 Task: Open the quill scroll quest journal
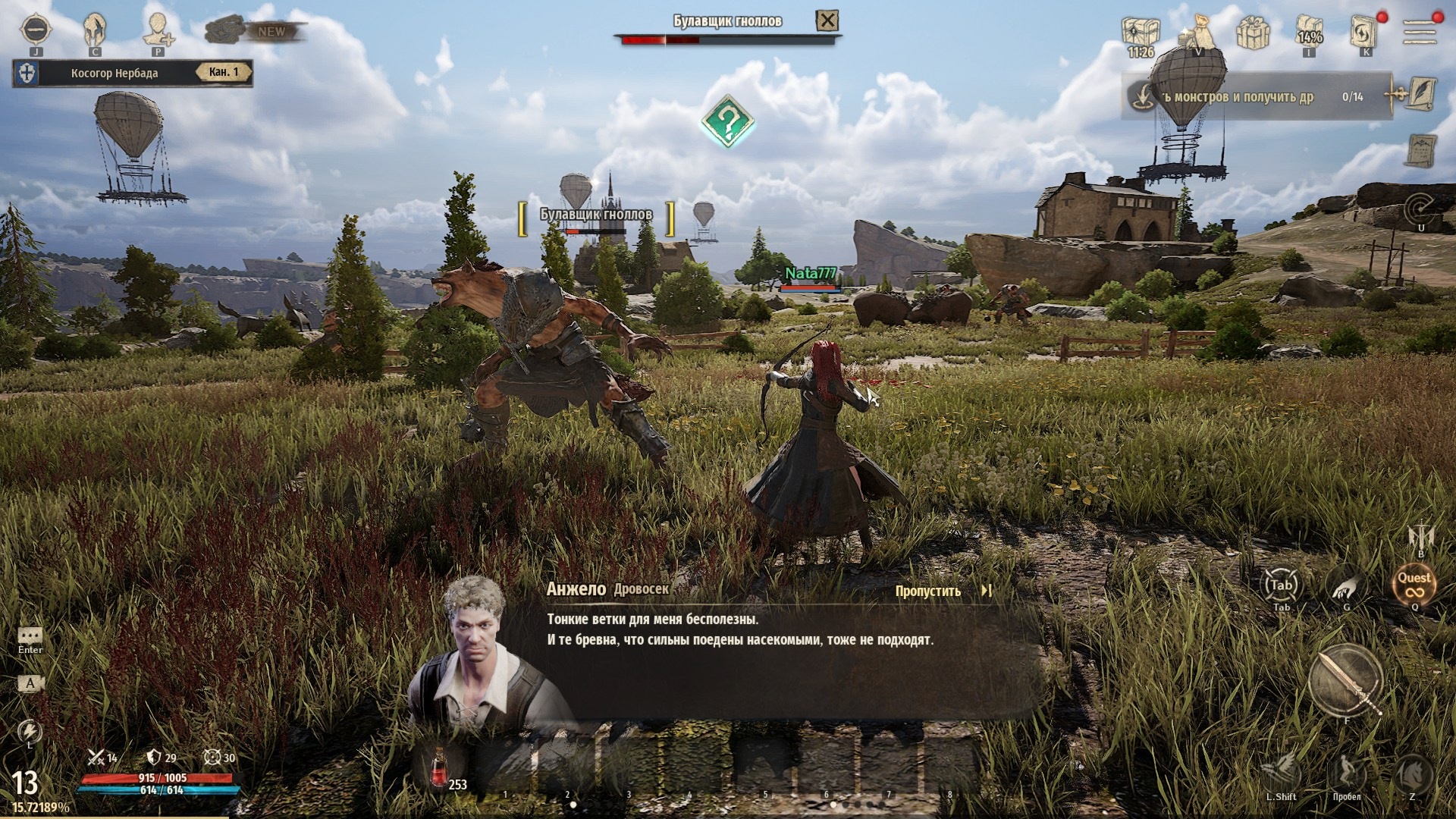1420,95
